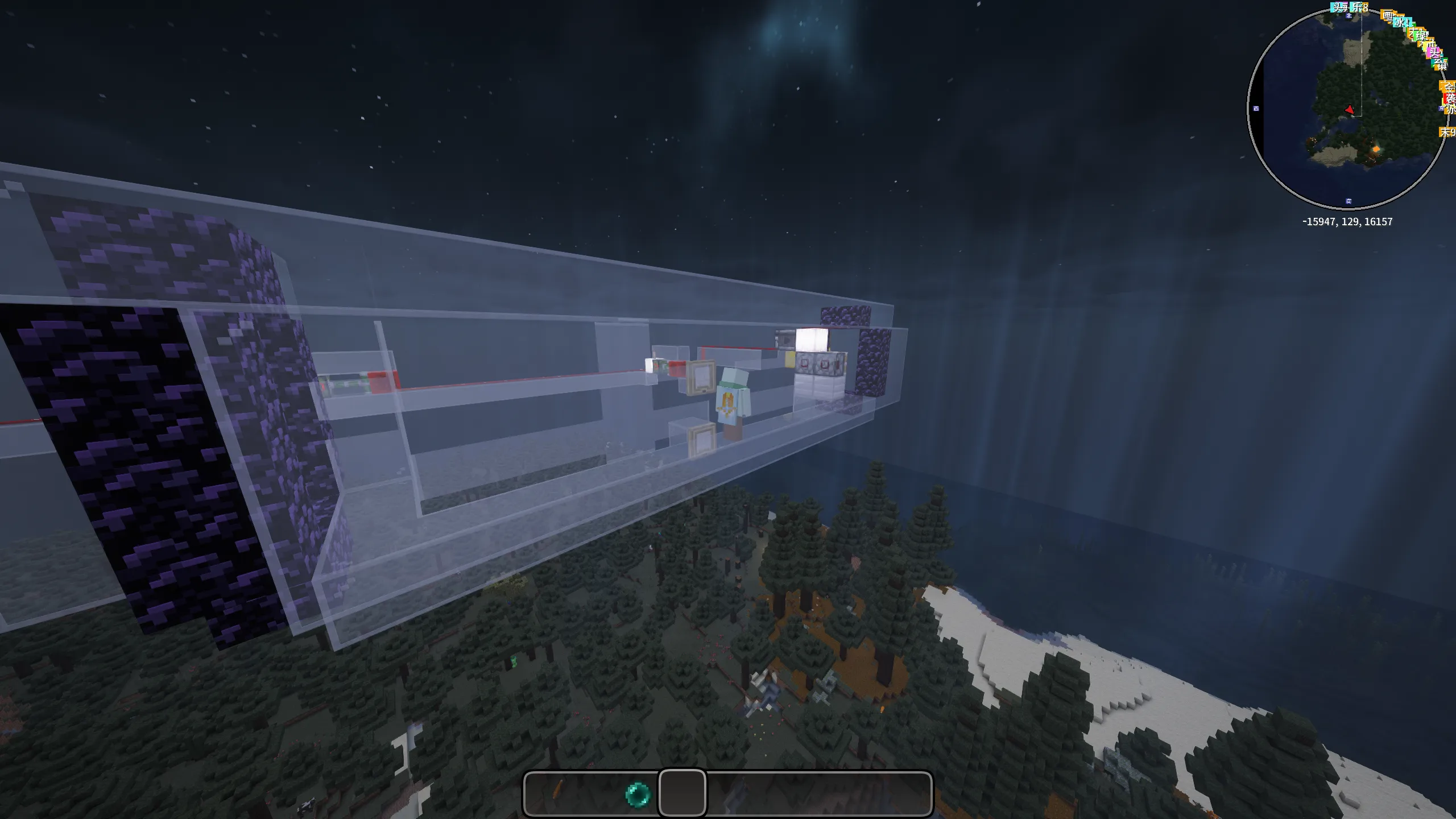Click the orange glowing marker on minimap
Screen dimensions: 1456x819
1377,150
